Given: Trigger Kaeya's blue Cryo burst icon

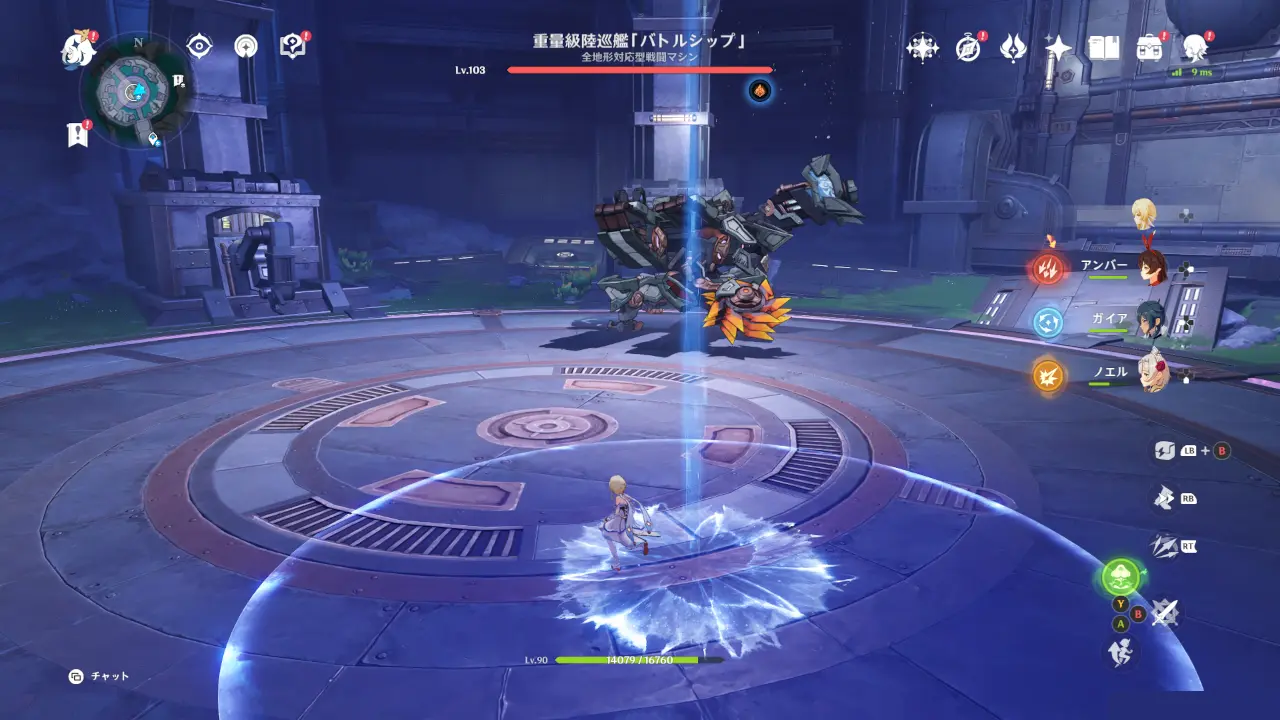Looking at the screenshot, I should (x=1048, y=321).
